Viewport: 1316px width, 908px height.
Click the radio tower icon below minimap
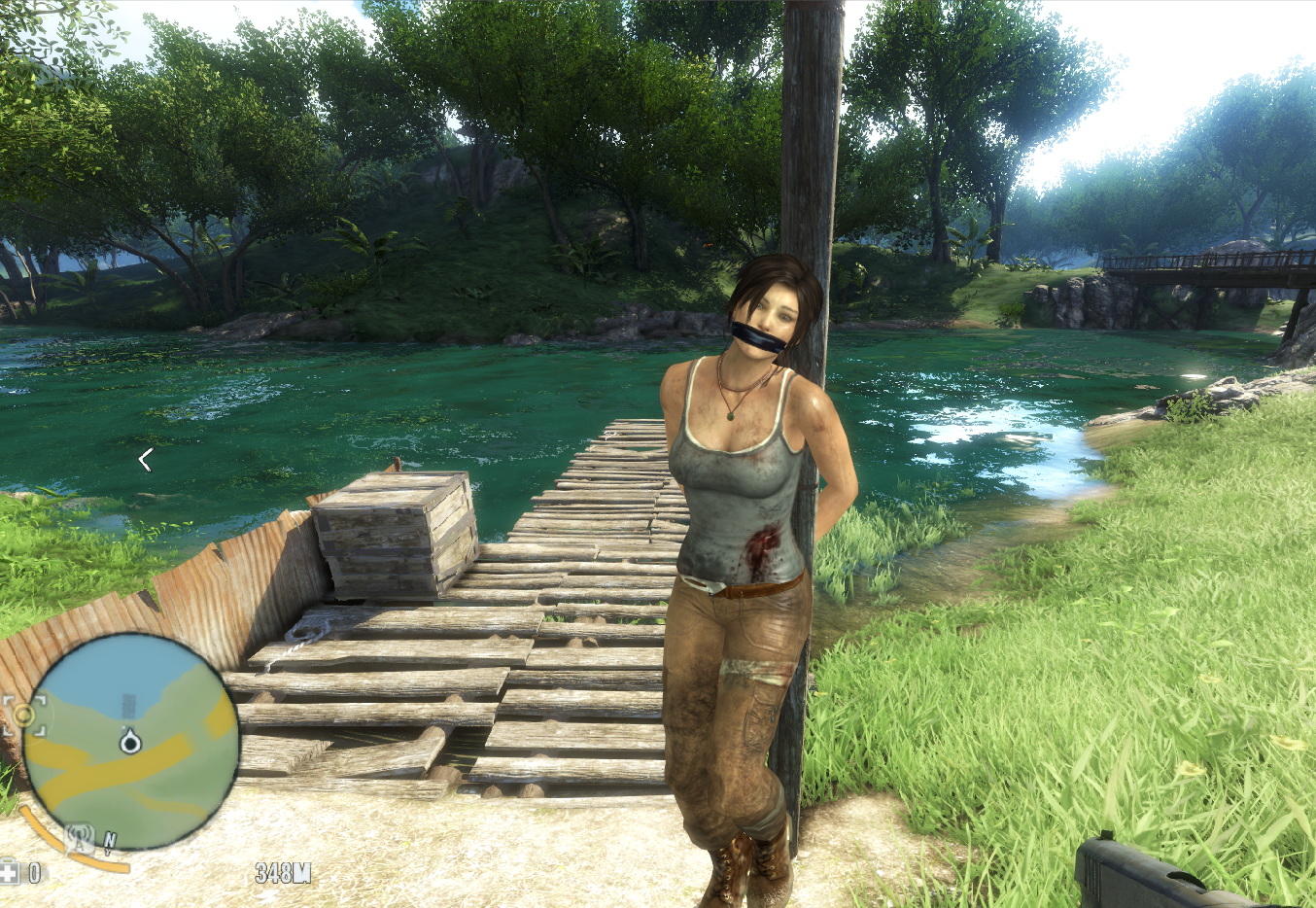(x=81, y=837)
